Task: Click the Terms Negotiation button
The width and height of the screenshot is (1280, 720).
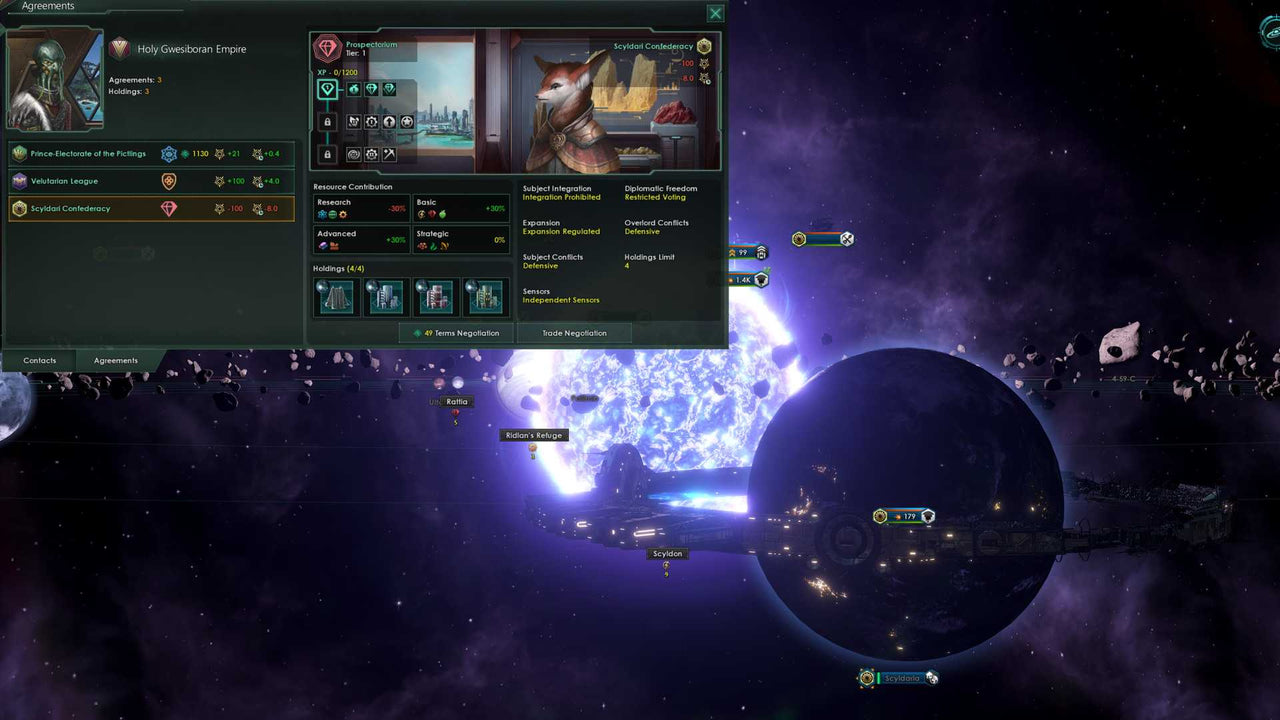Action: tap(456, 332)
